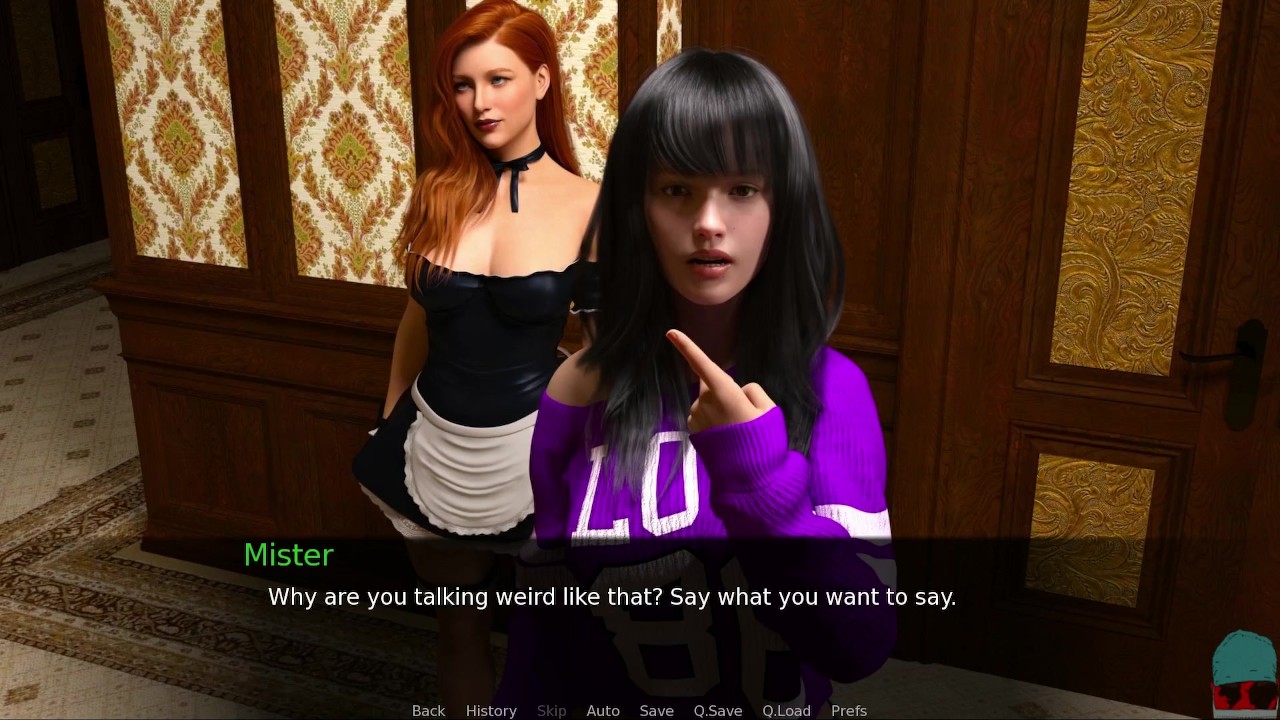The height and width of the screenshot is (720, 1280).
Task: Go back one dialogue line
Action: tap(428, 710)
